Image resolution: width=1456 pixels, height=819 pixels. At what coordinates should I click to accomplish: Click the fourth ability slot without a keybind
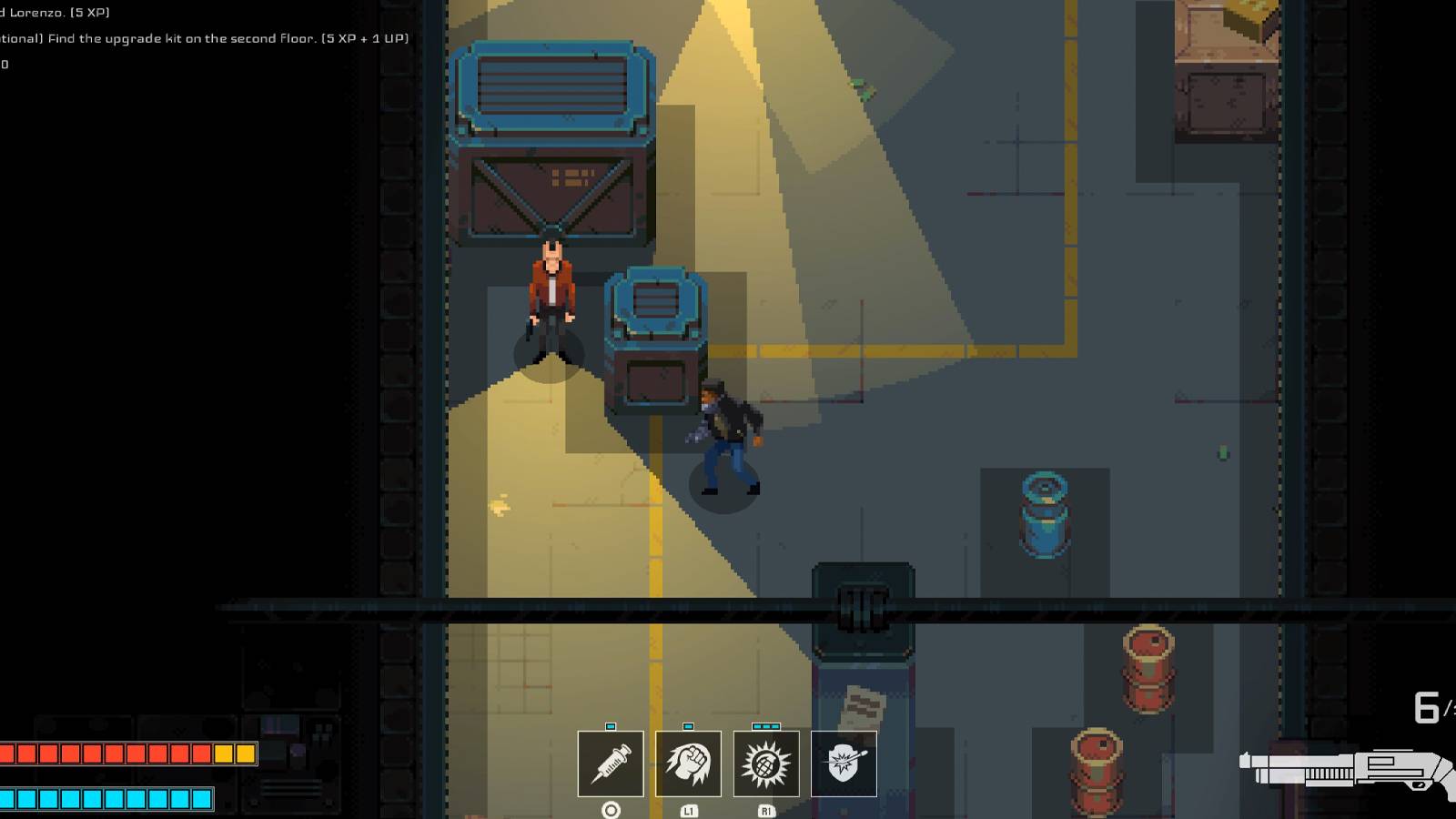(843, 764)
